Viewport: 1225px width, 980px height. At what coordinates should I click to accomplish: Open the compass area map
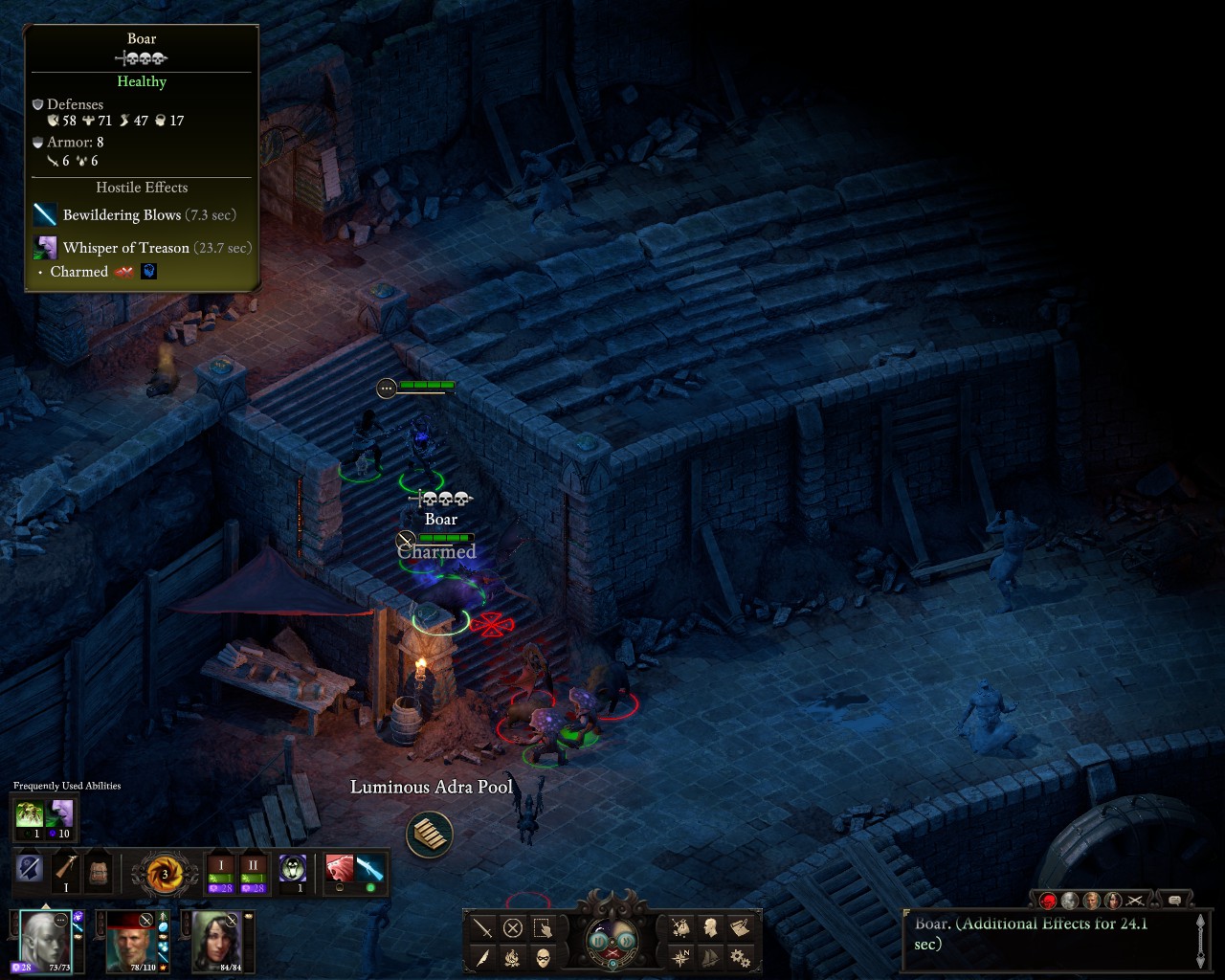681,957
